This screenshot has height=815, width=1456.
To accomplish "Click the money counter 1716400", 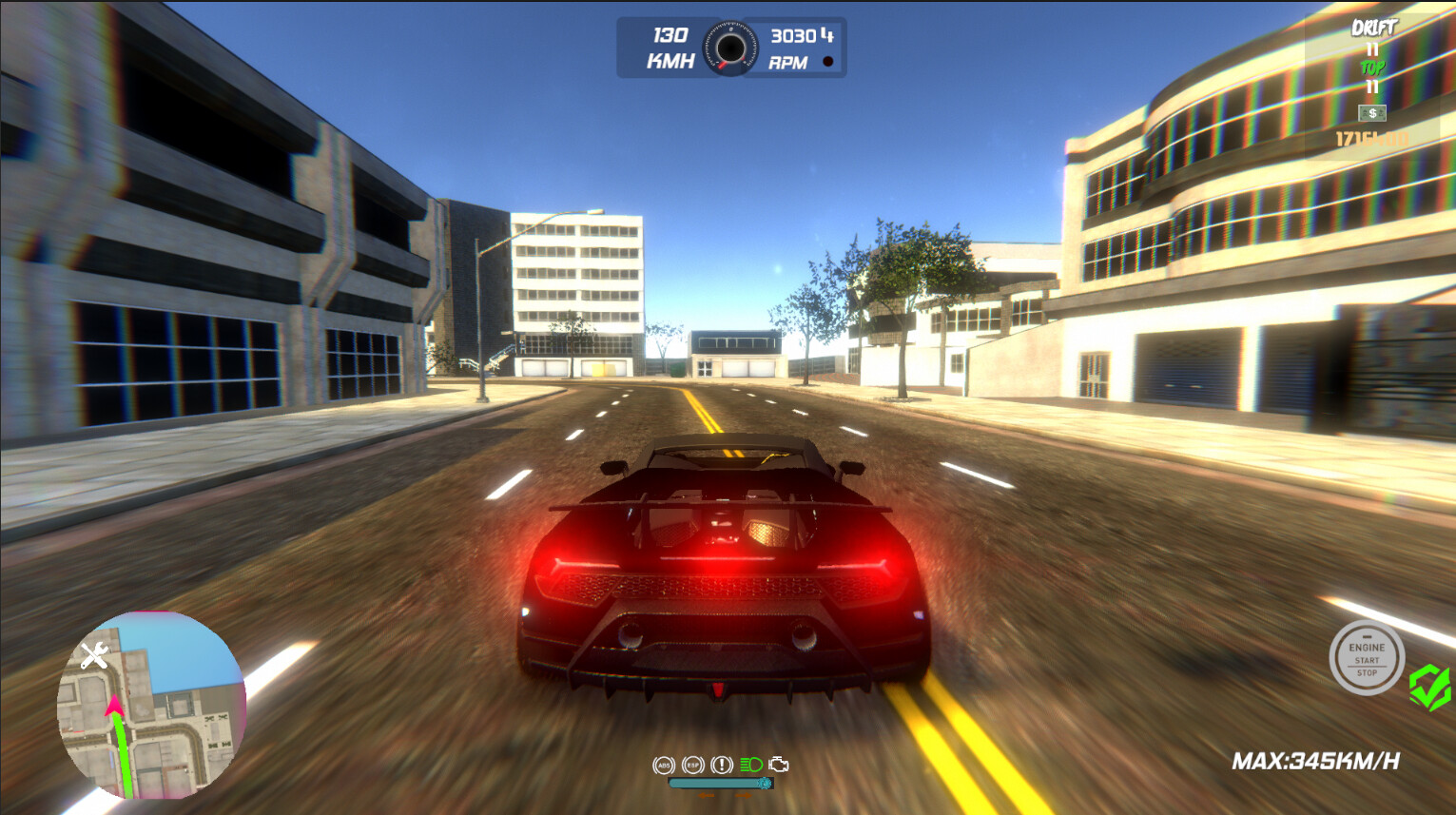I will [x=1372, y=138].
